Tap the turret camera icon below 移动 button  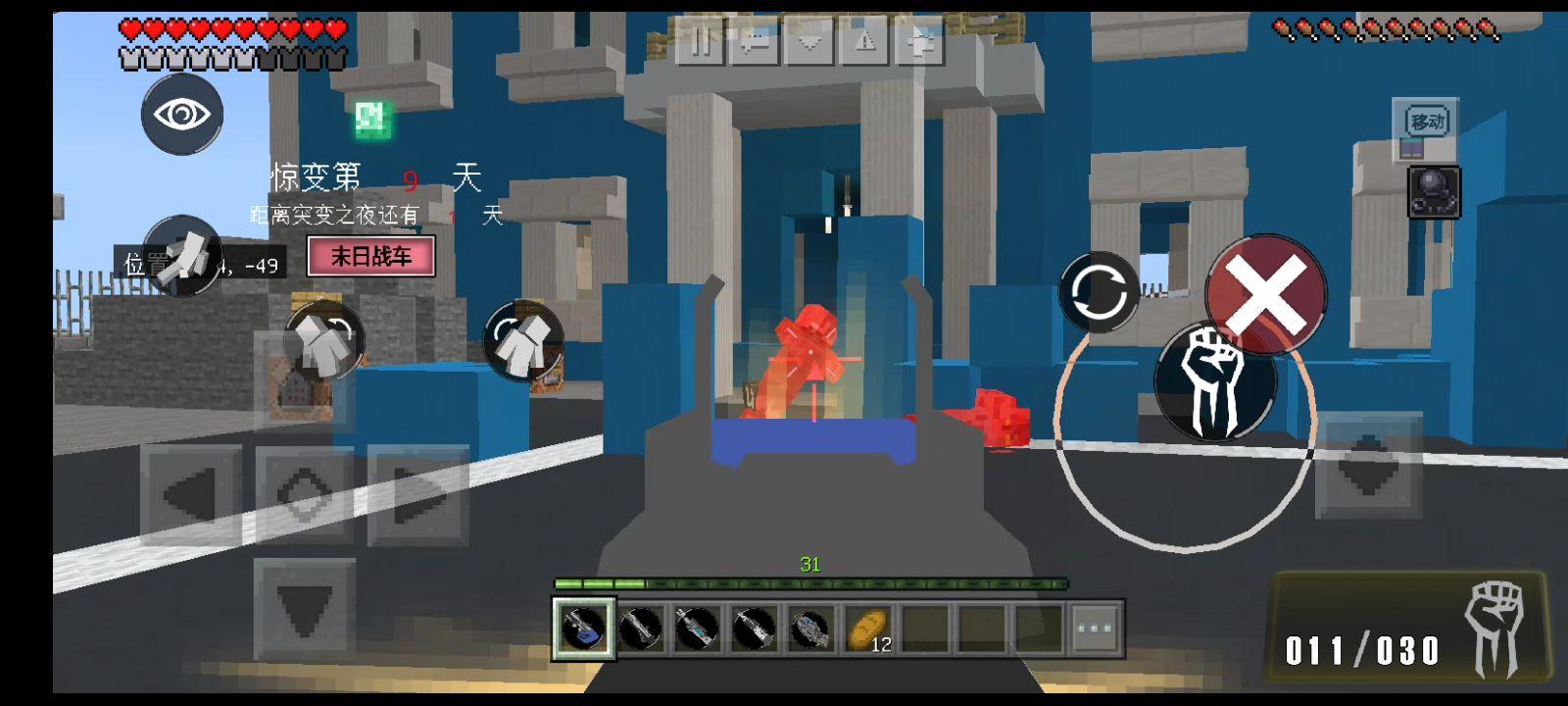coord(1435,189)
